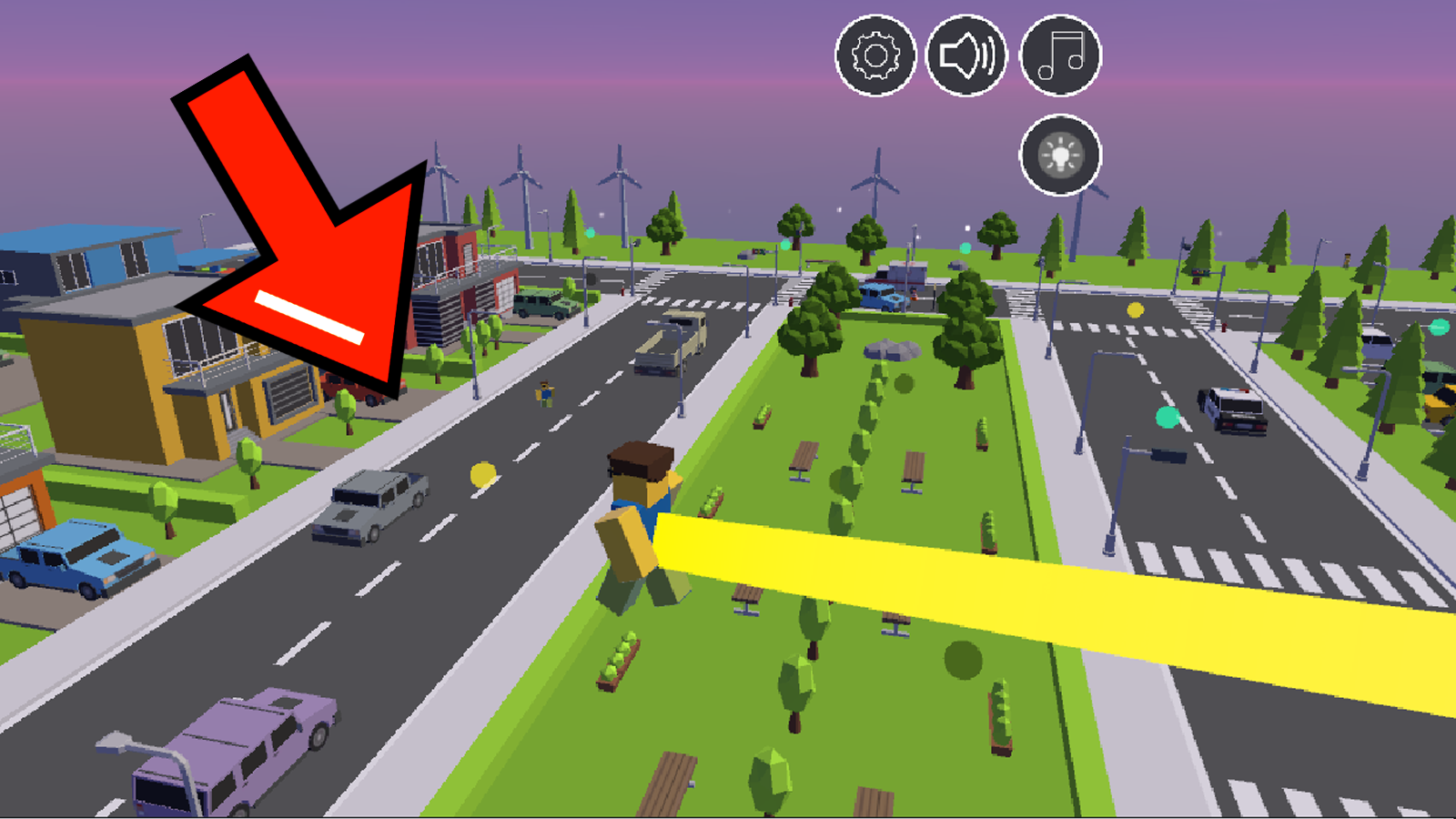Viewport: 1456px width, 819px height.
Task: Toggle sound off with the speaker icon
Action: (966, 56)
